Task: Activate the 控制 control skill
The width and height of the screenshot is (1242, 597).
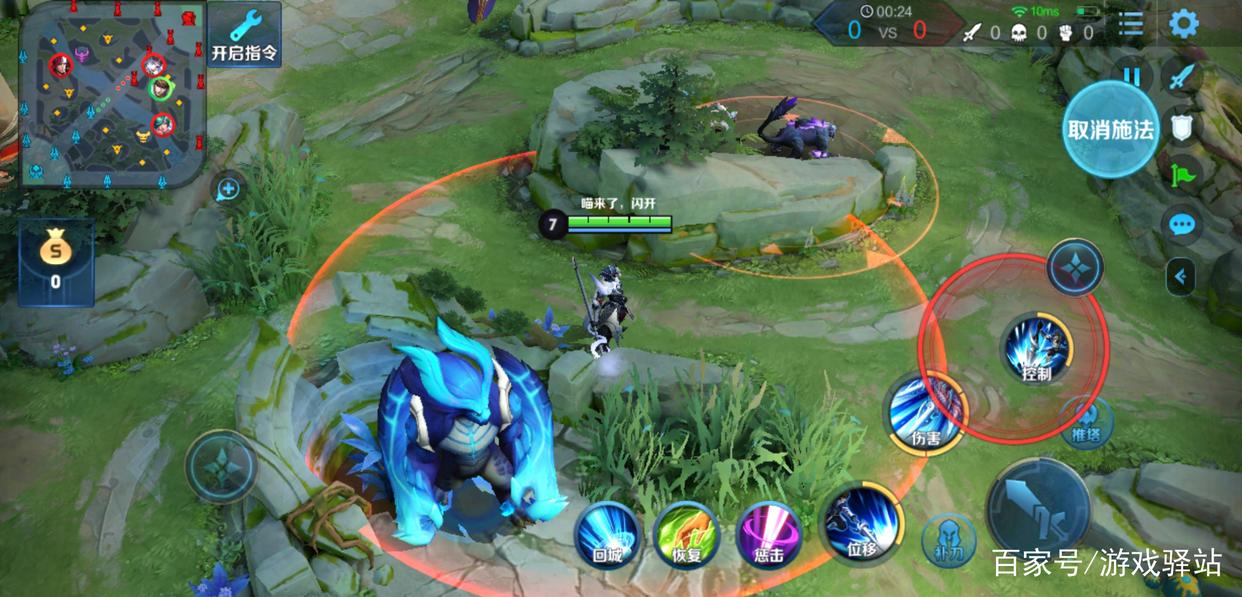Action: (1037, 350)
